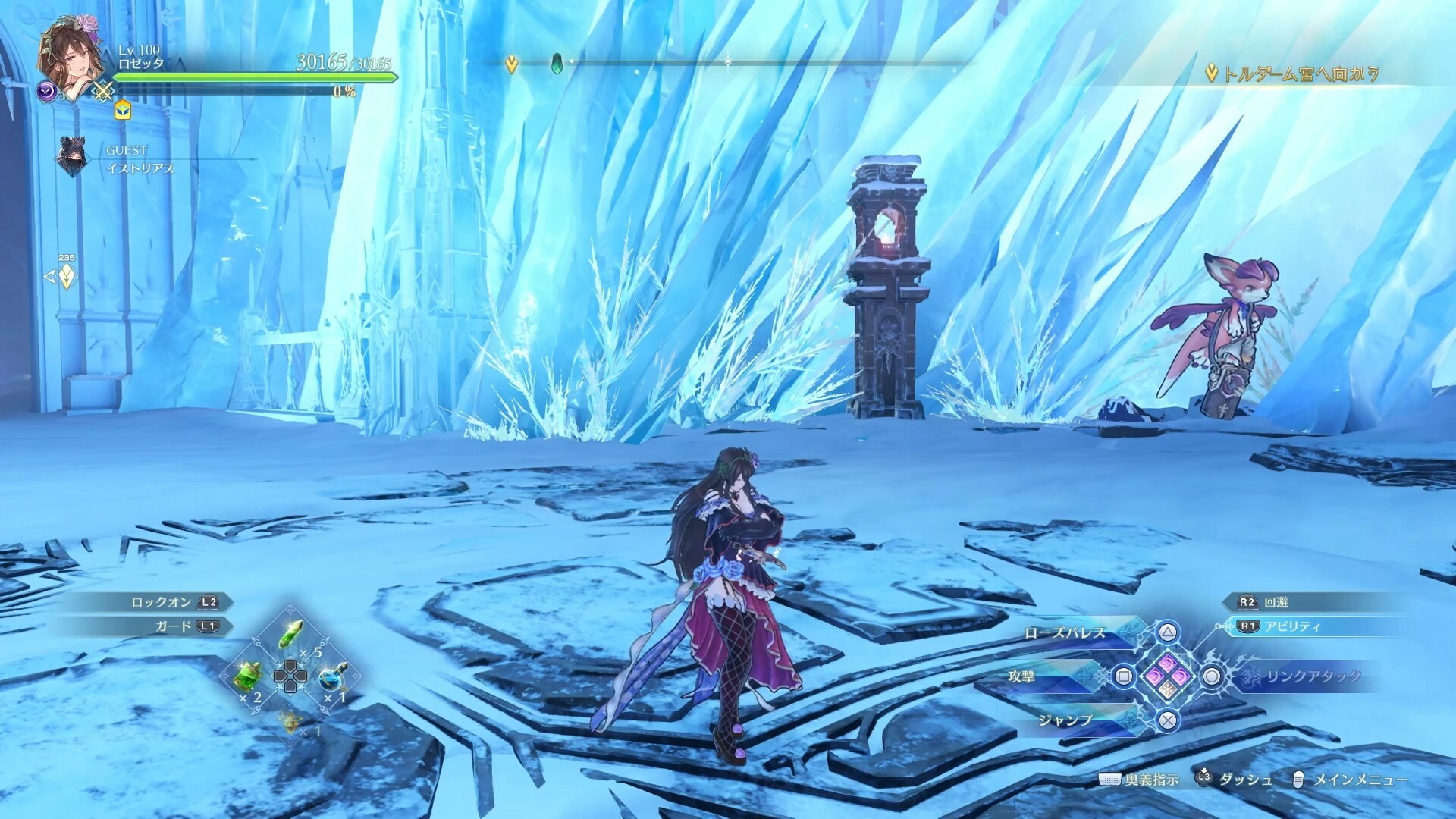Select the ロックオン lock-on label
The width and height of the screenshot is (1456, 819).
click(161, 602)
